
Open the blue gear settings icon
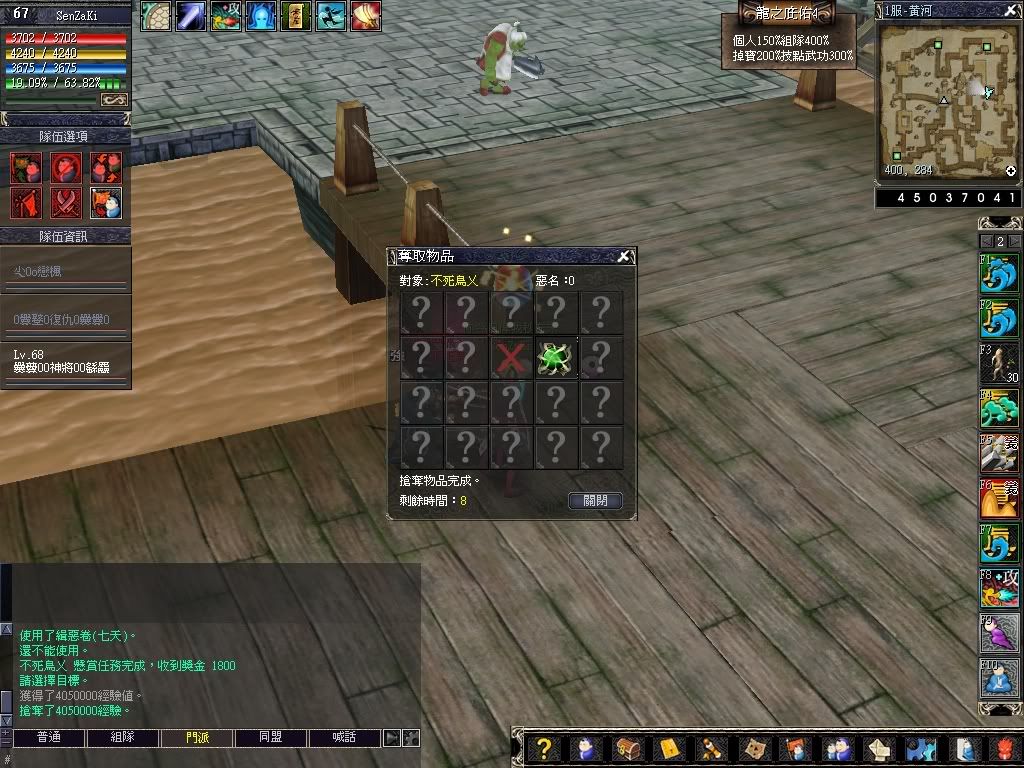tap(921, 749)
